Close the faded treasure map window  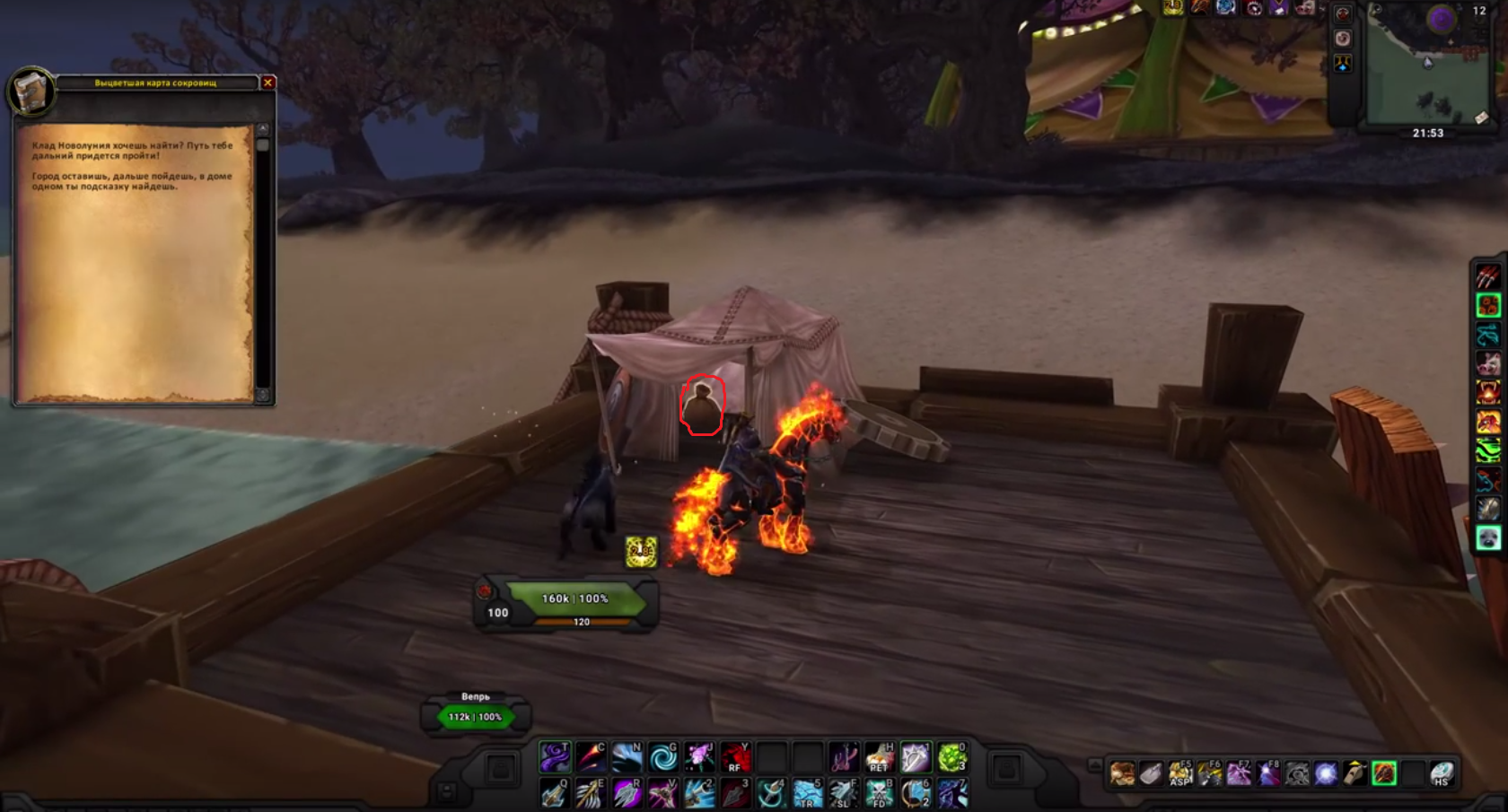click(267, 83)
